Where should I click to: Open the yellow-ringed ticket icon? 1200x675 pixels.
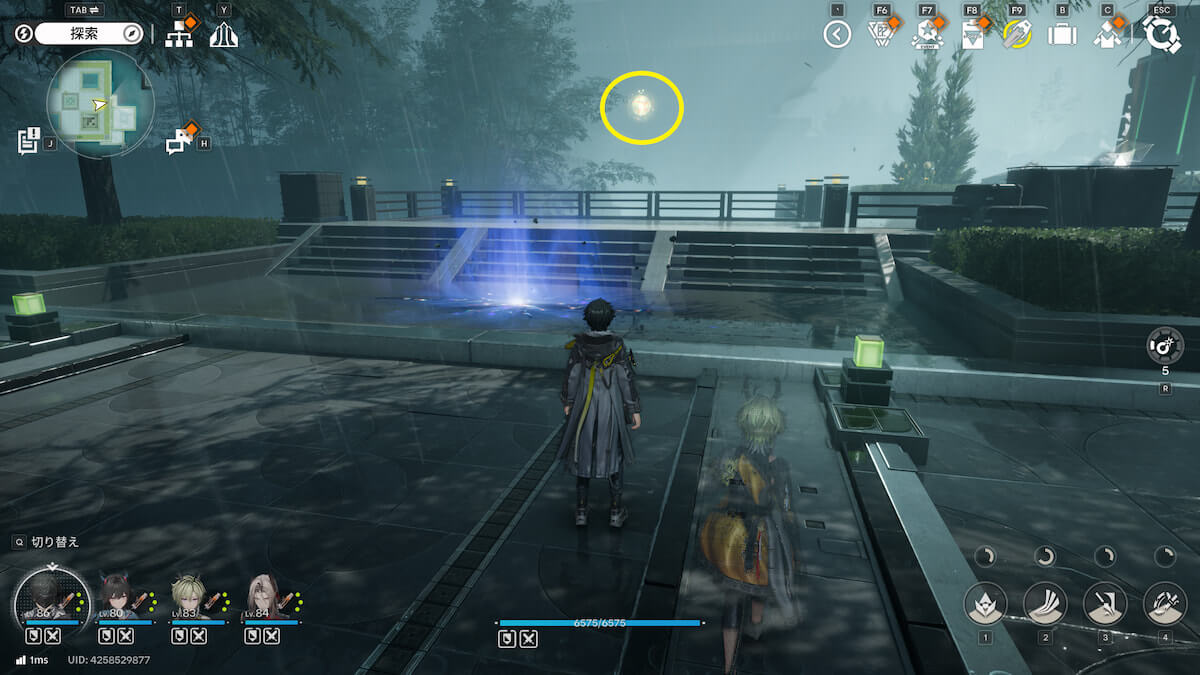1017,35
